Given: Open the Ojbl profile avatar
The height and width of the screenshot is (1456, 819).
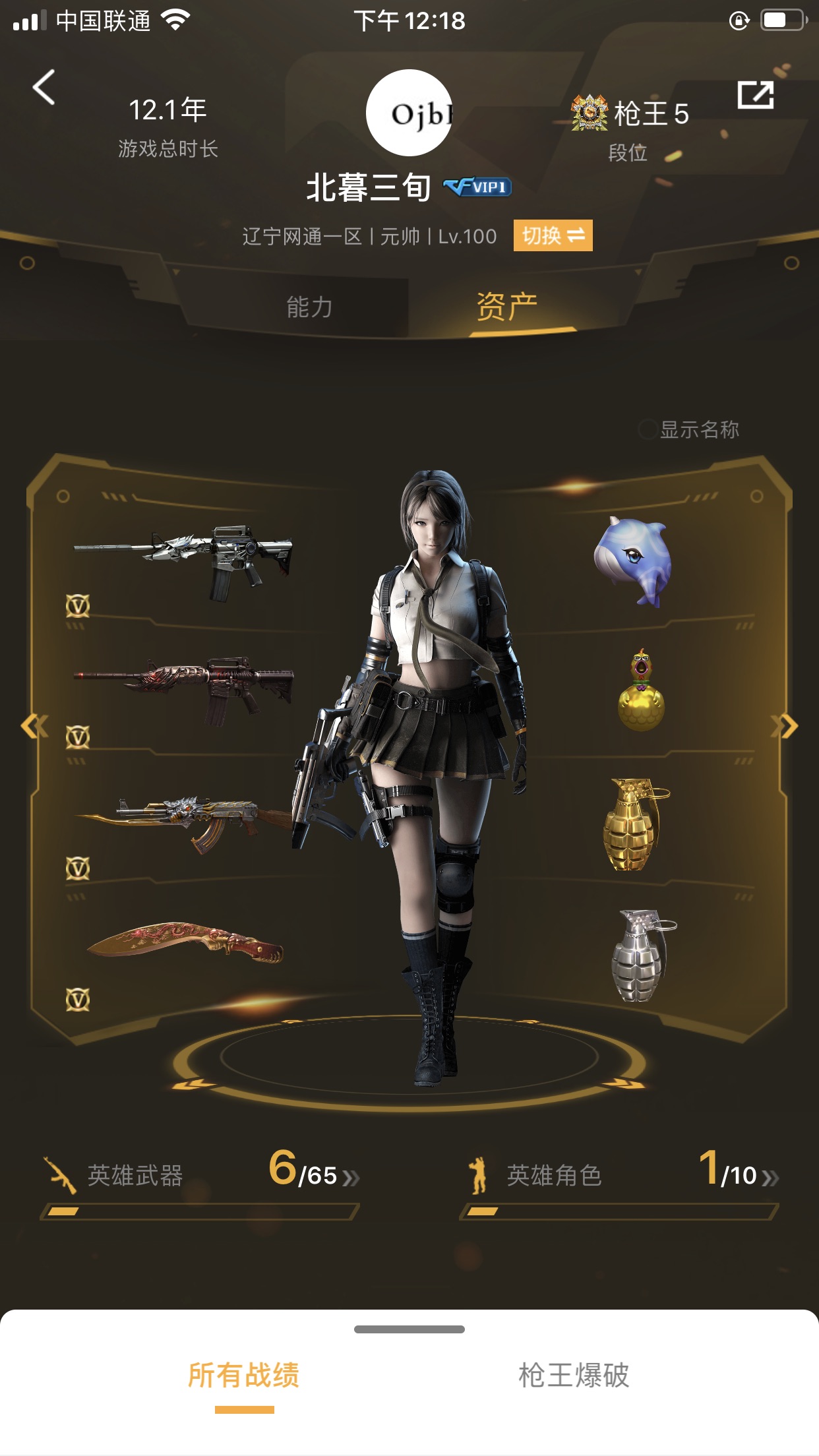Looking at the screenshot, I should pos(409,113).
